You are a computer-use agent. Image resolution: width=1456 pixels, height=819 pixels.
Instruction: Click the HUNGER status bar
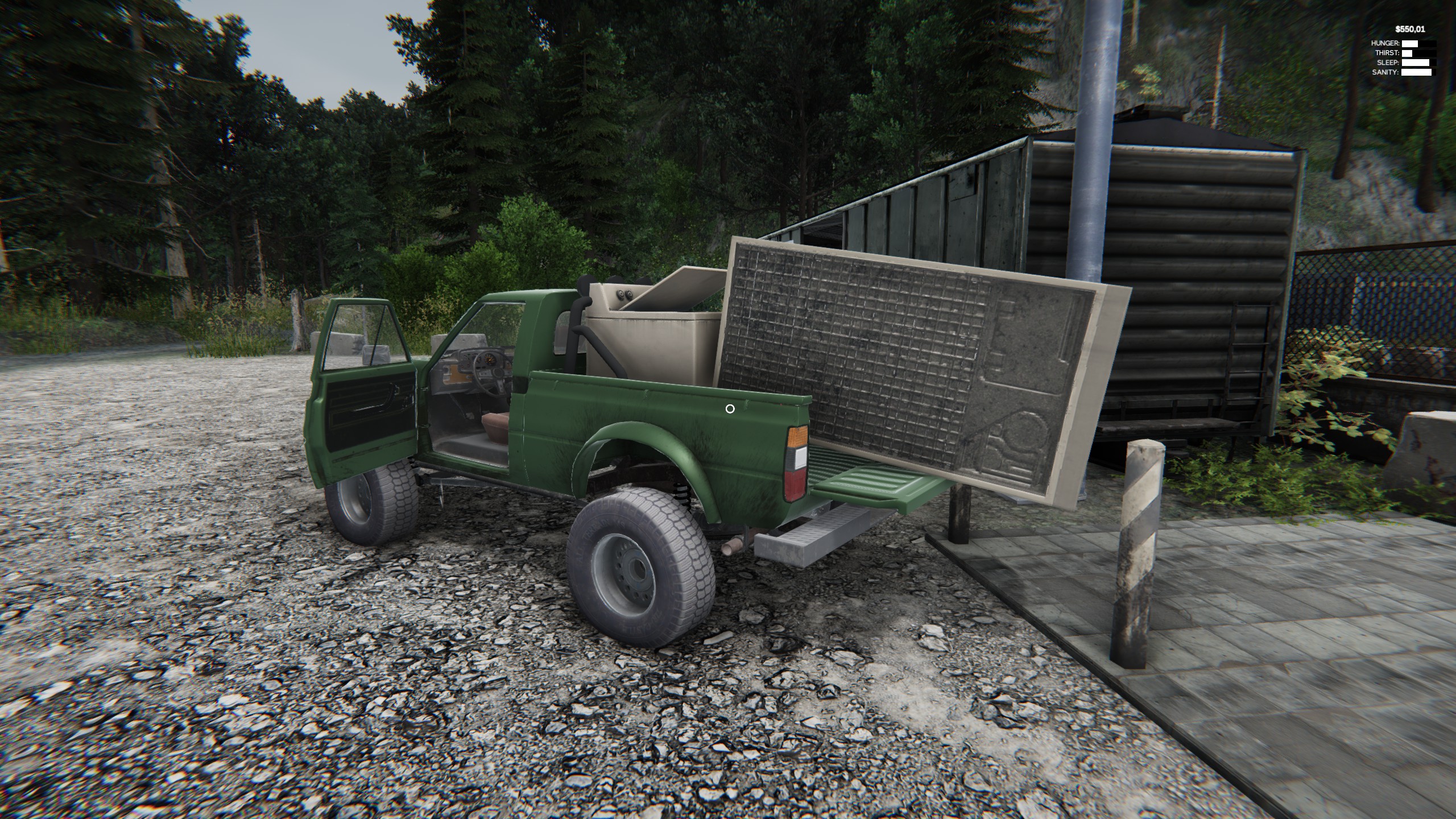point(1419,44)
